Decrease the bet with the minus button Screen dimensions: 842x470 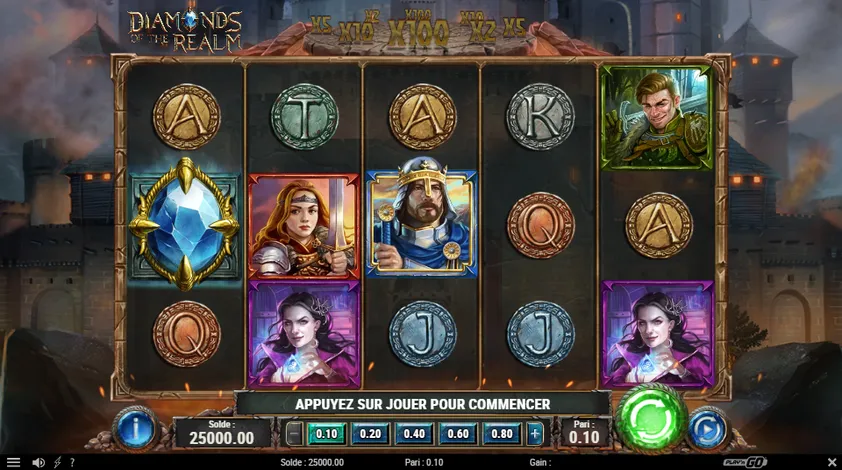(293, 433)
